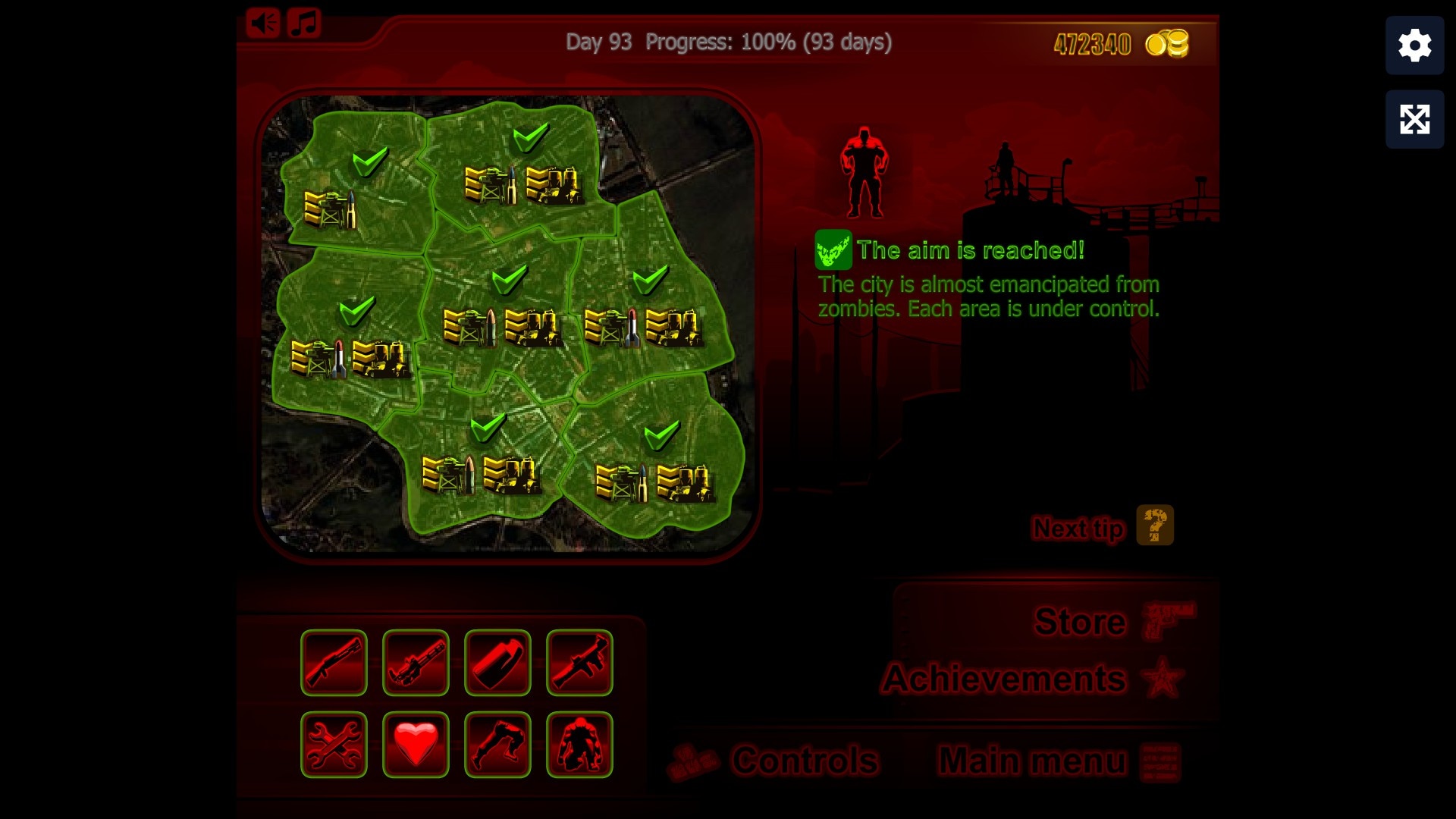1456x819 pixels.
Task: Open the Controls screen
Action: 804,760
